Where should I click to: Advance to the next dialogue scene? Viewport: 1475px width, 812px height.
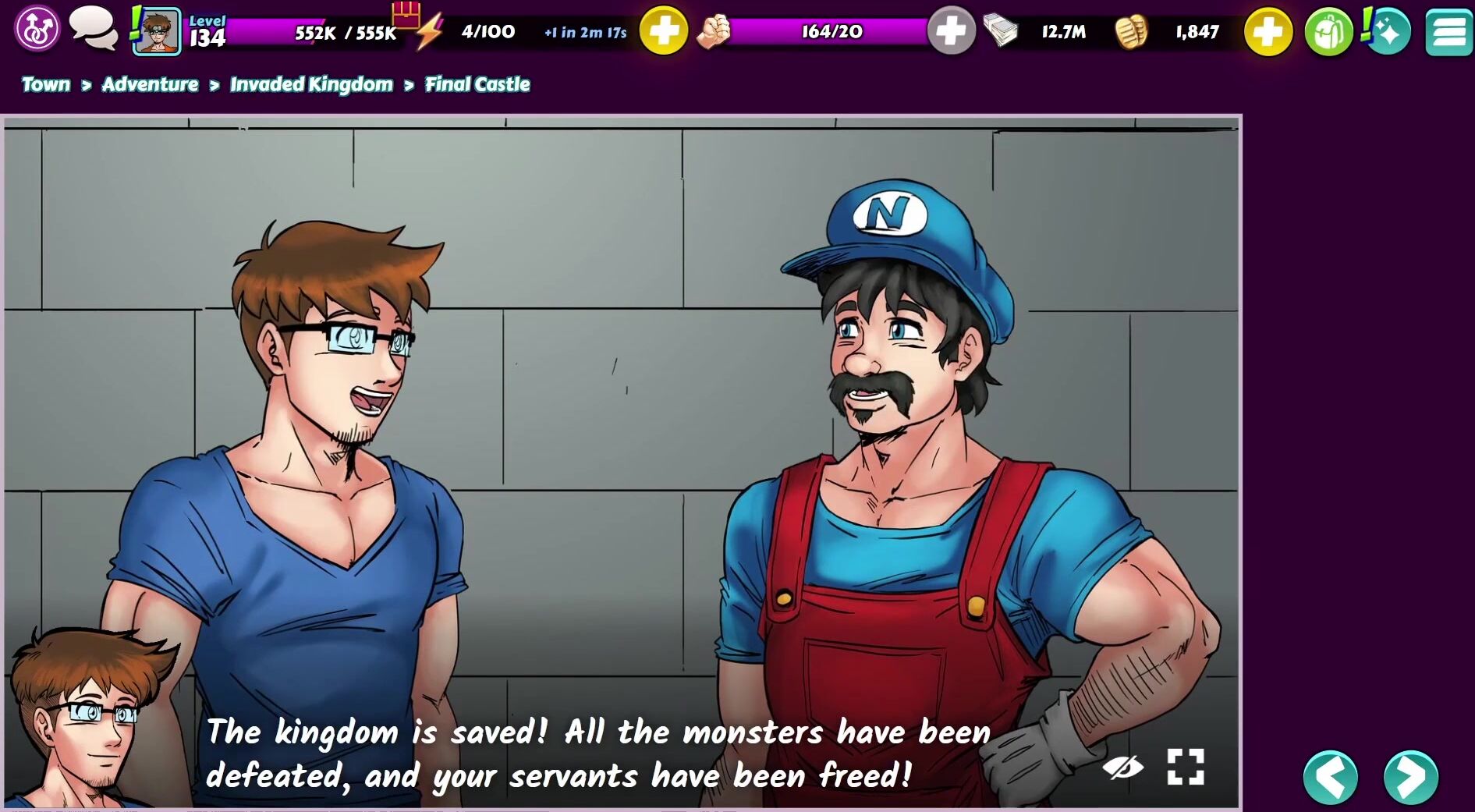1411,777
